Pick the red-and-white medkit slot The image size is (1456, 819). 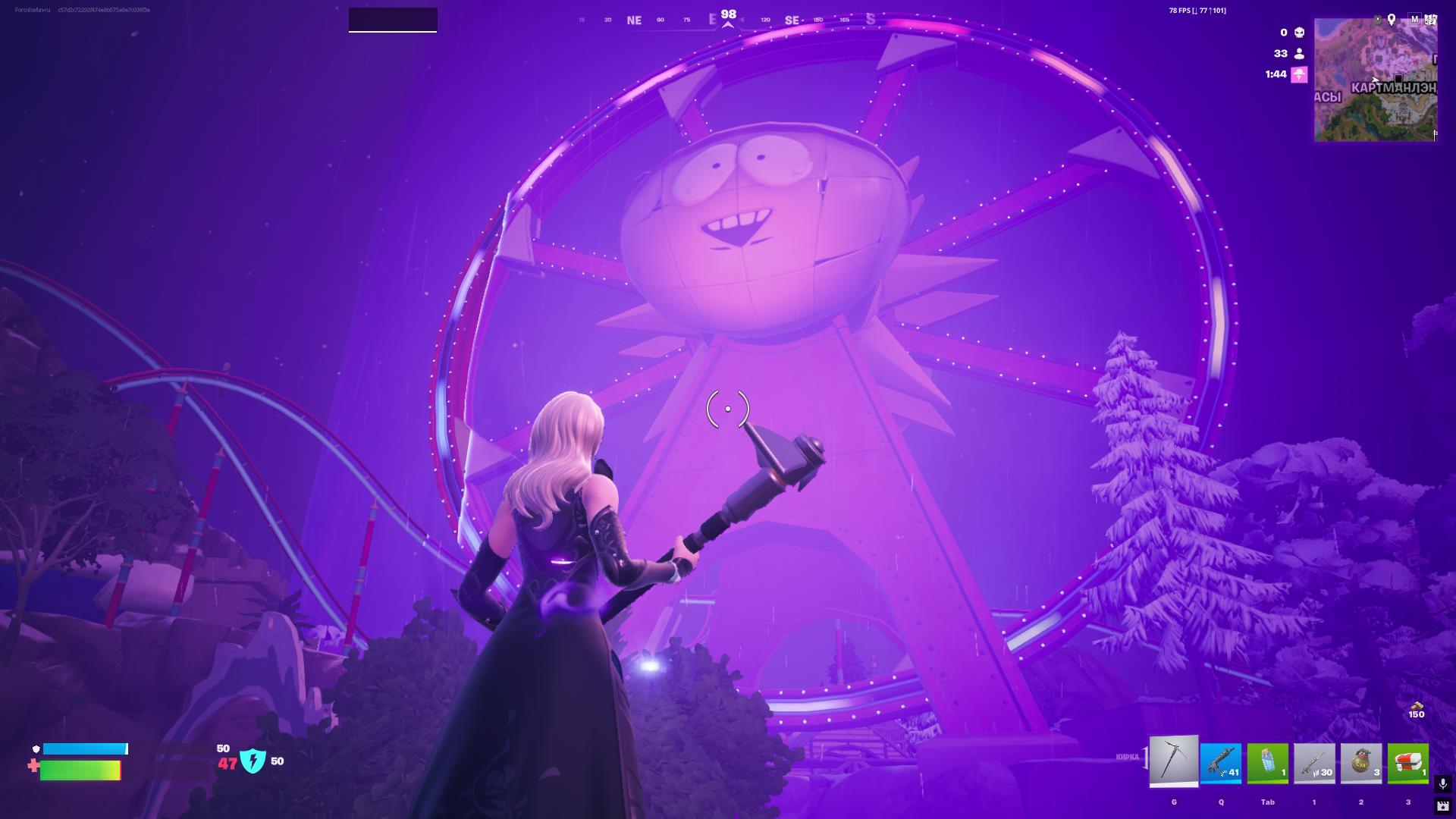click(1408, 763)
